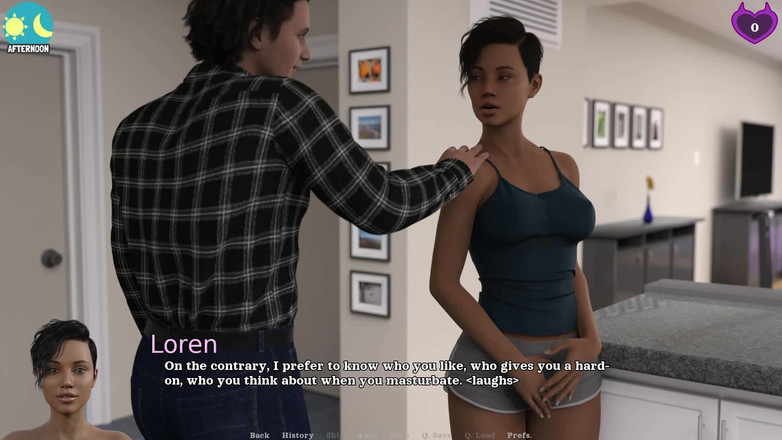Click the purple heart-shaped cat icon
The width and height of the screenshot is (782, 440).
coord(754,23)
